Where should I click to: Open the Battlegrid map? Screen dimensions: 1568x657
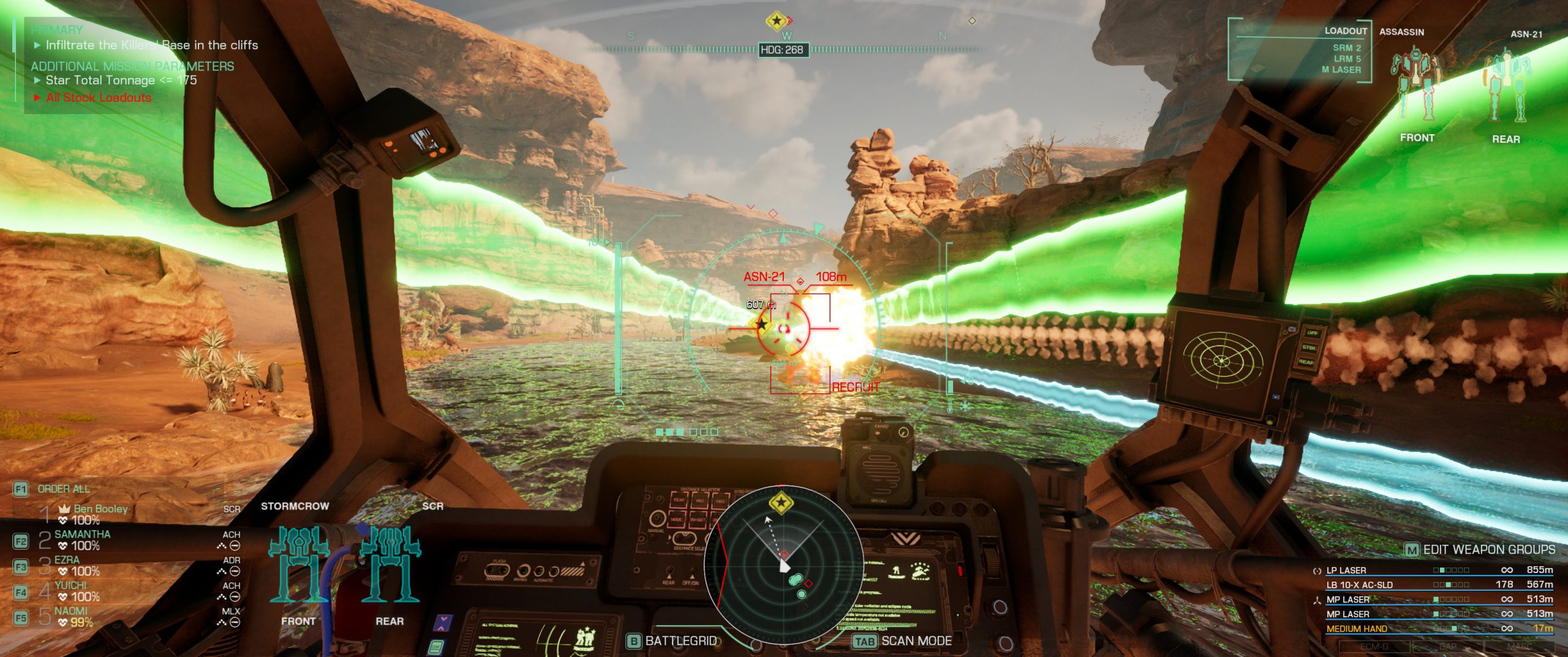click(680, 641)
